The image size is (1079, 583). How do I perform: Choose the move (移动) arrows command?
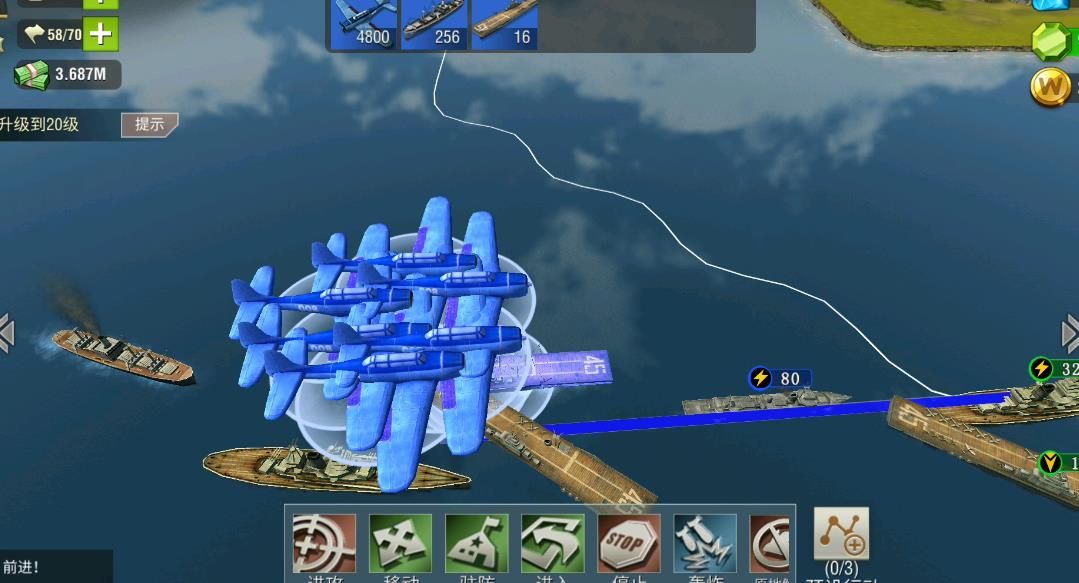[400, 544]
